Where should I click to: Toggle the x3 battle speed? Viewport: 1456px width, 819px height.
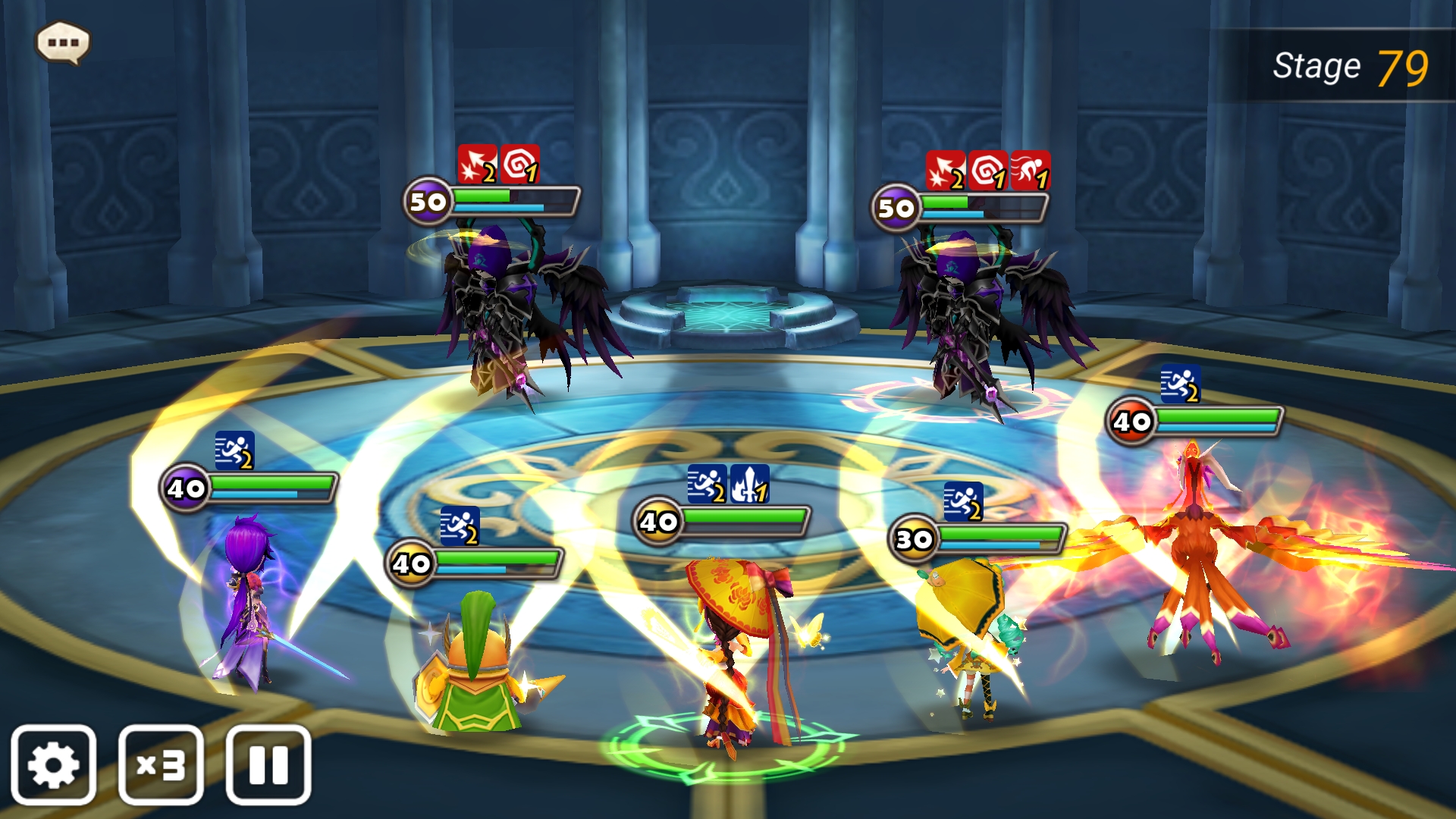pyautogui.click(x=161, y=764)
